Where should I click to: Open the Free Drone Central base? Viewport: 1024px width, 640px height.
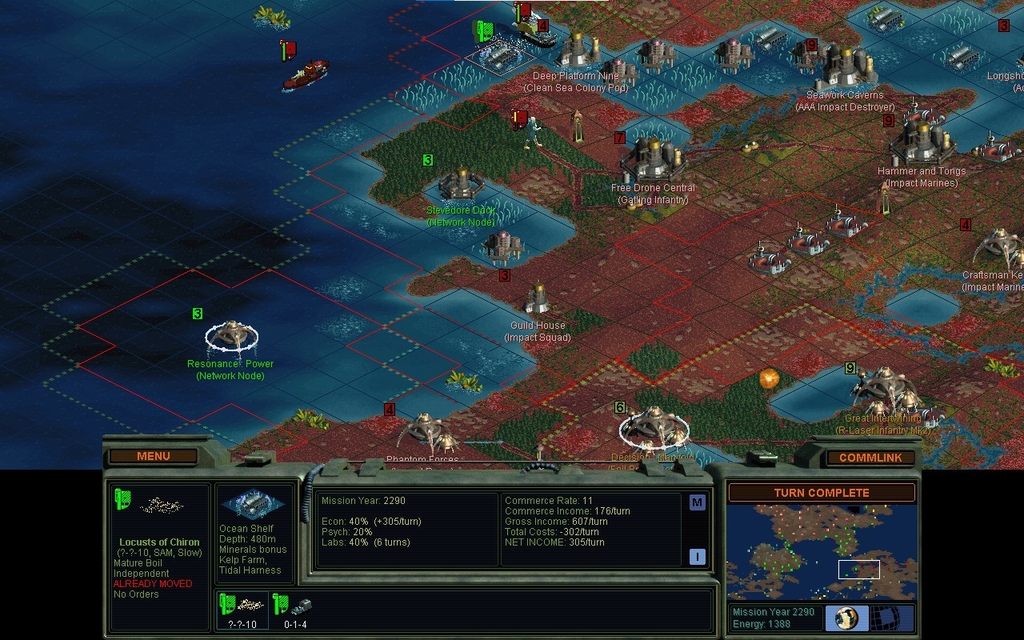pyautogui.click(x=653, y=158)
